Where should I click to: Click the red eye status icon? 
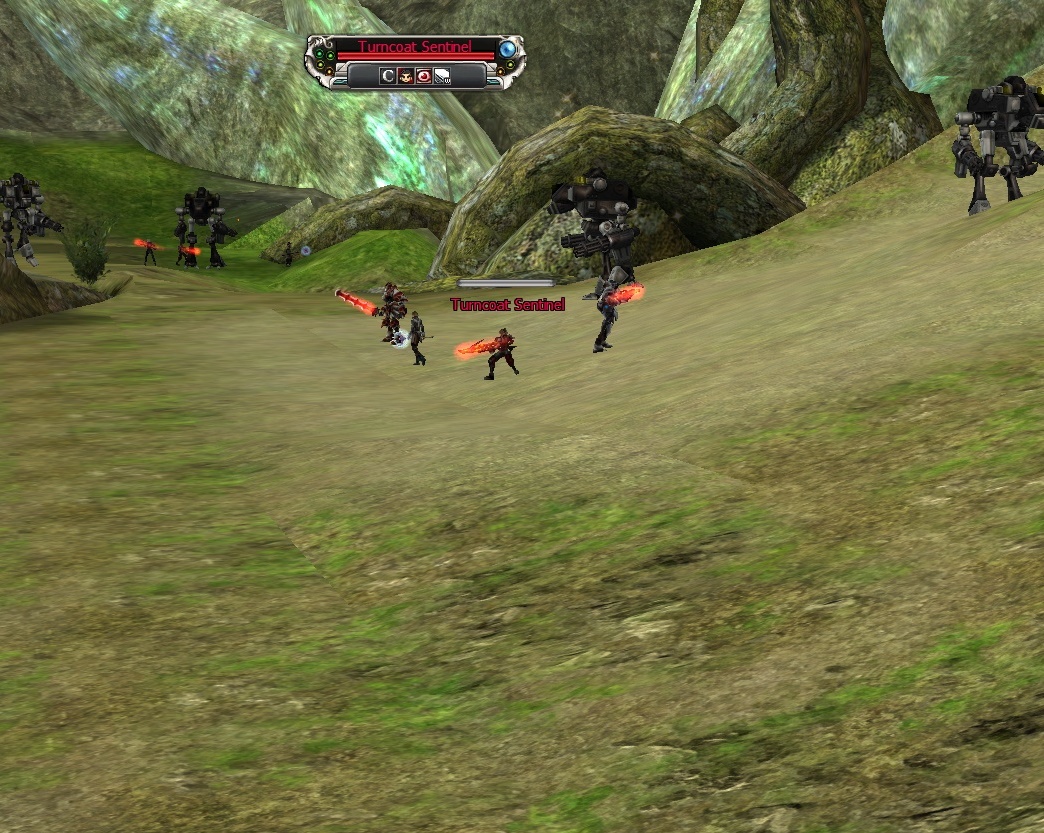click(424, 75)
